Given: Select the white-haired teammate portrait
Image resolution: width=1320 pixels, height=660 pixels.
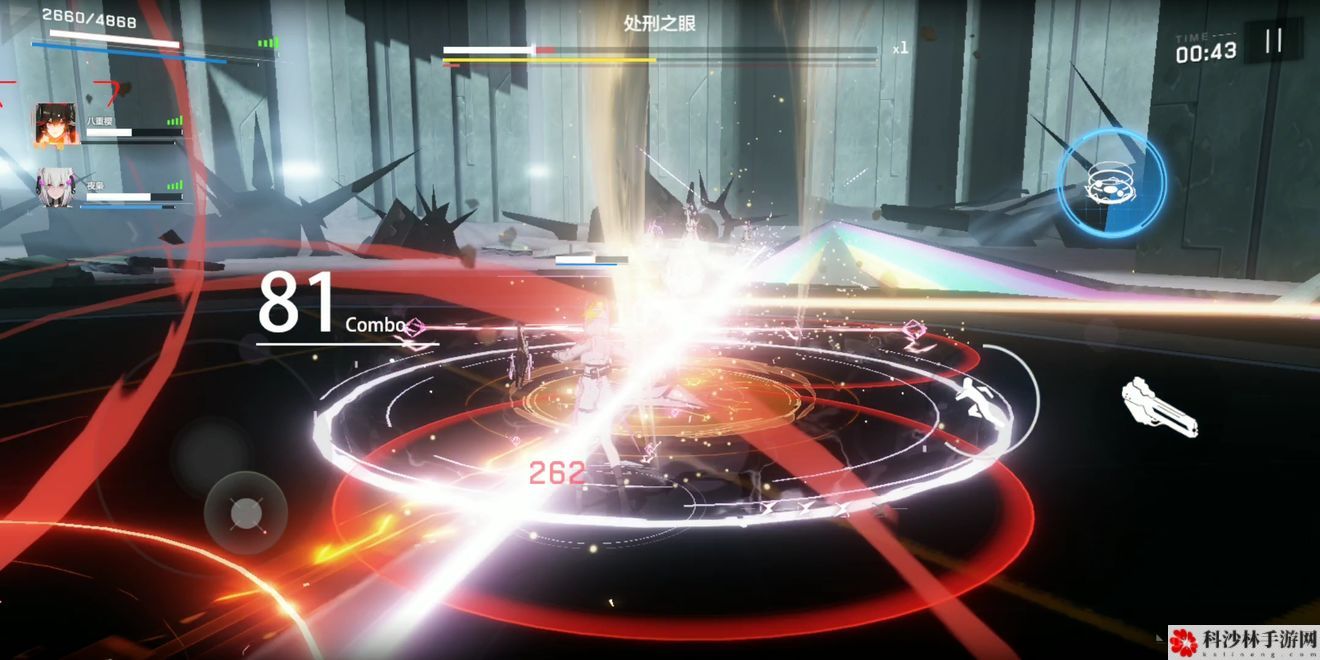Looking at the screenshot, I should click(x=56, y=187).
